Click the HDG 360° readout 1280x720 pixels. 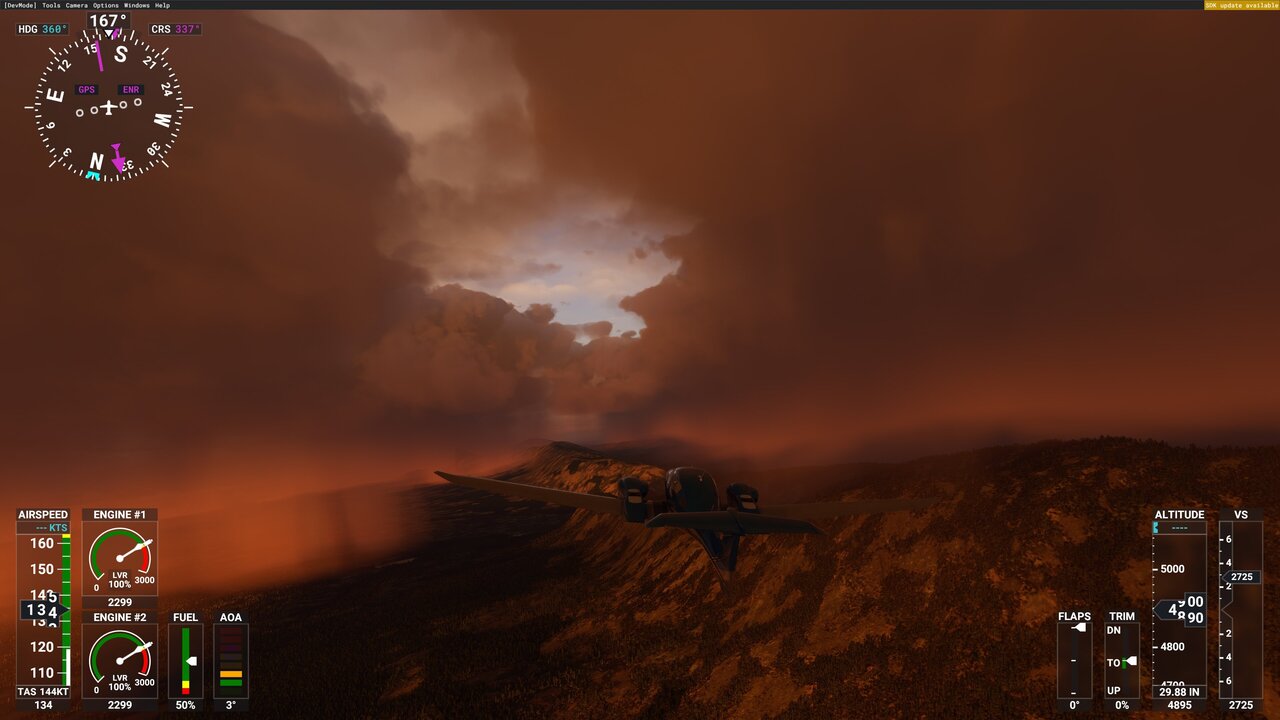[40, 29]
